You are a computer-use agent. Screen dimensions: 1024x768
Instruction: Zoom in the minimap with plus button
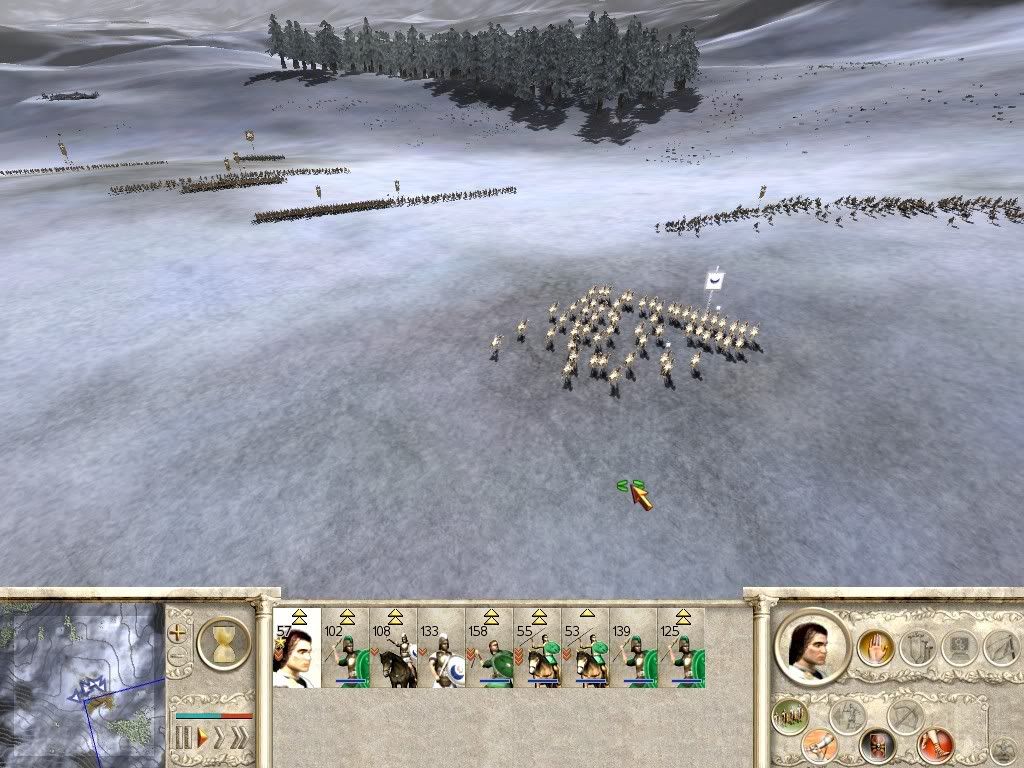coord(178,633)
